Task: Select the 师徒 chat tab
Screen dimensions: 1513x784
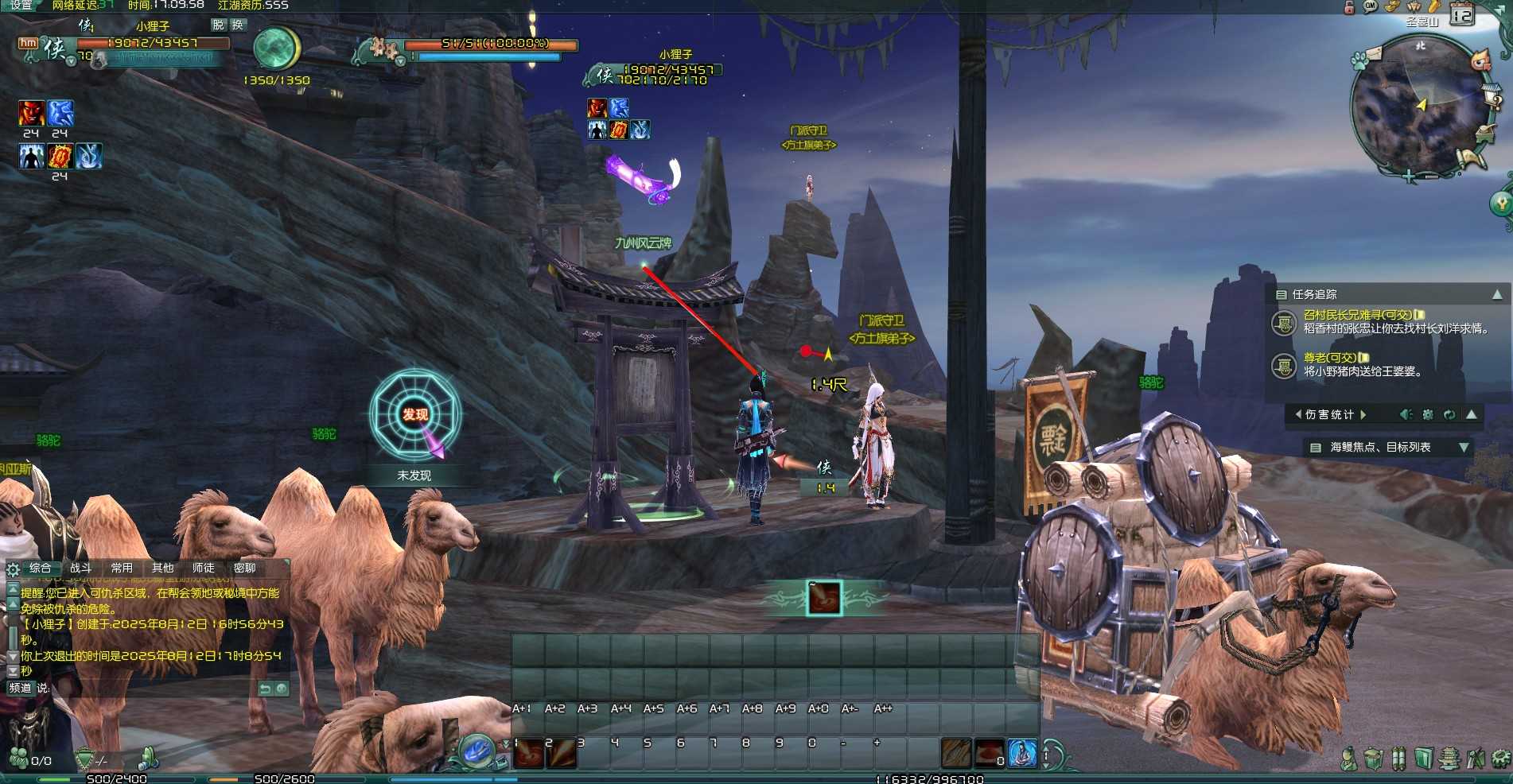Action: (x=203, y=568)
